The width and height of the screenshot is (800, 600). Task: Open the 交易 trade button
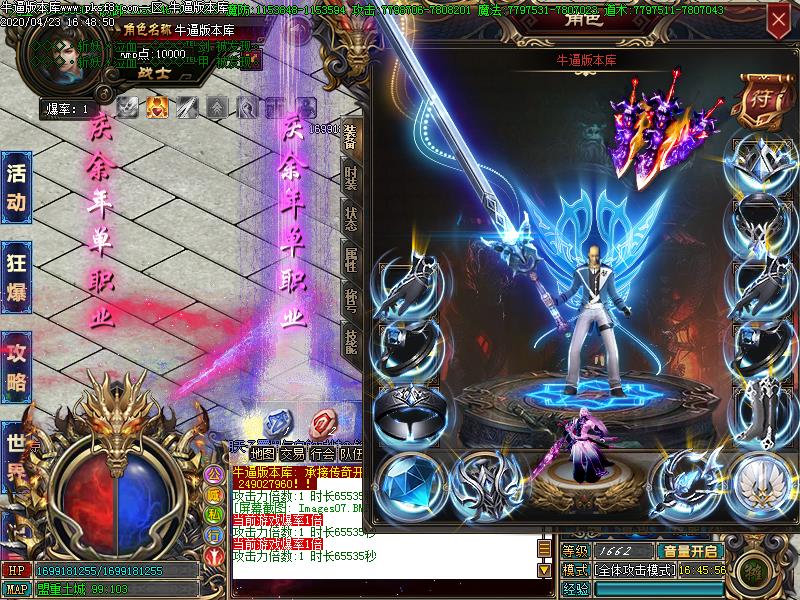[292, 453]
